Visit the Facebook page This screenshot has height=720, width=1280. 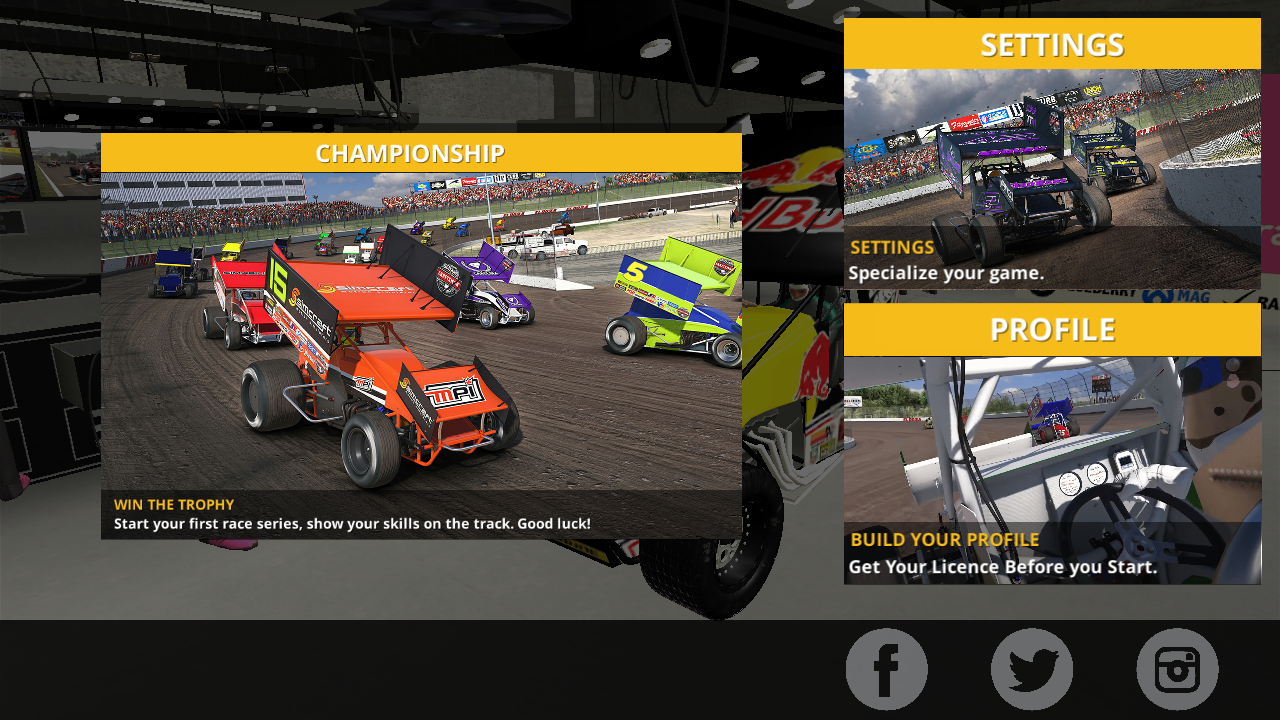tap(886, 669)
